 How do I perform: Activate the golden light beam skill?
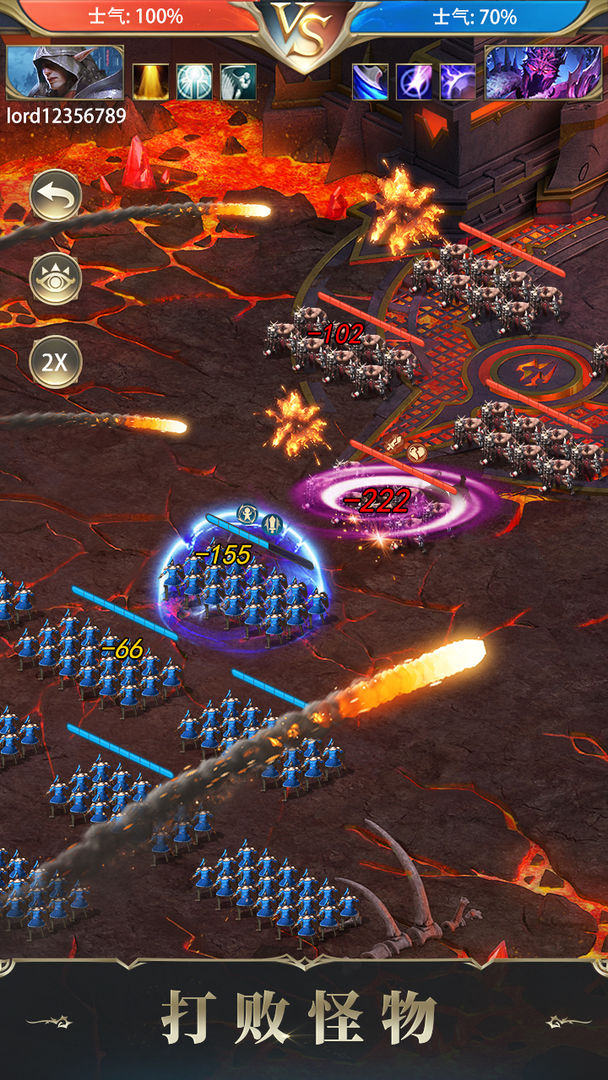[x=151, y=82]
